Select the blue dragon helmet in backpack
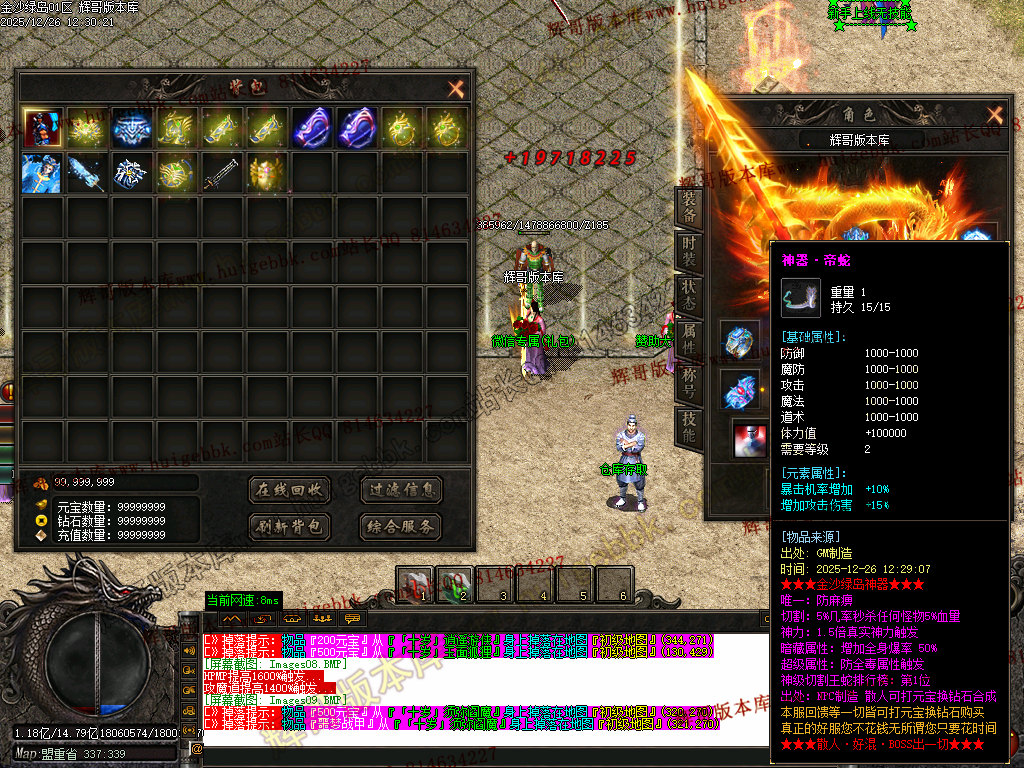1024x768 pixels. [133, 128]
